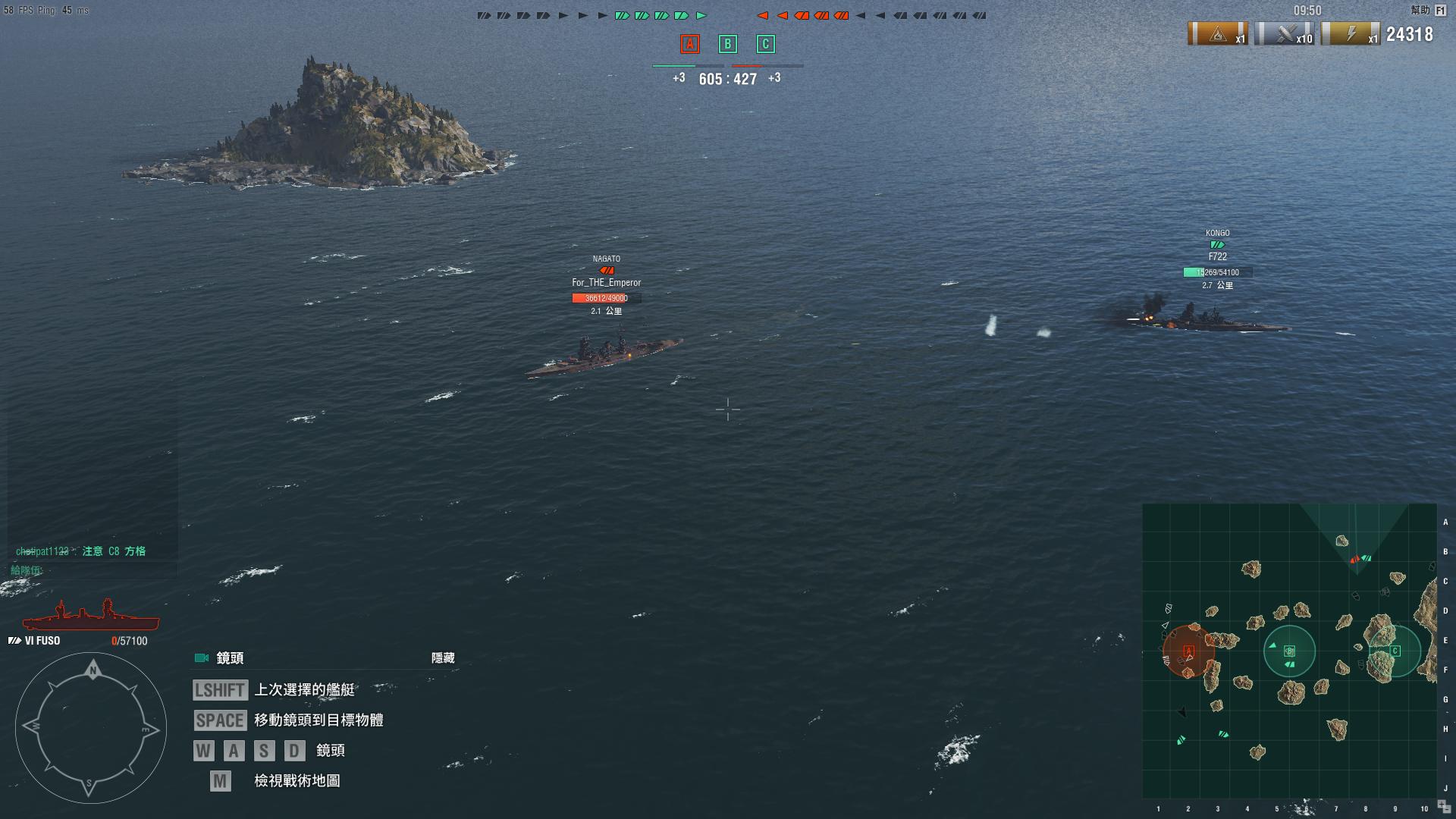
Task: Click the minimap's C capture zone
Action: 1395,651
